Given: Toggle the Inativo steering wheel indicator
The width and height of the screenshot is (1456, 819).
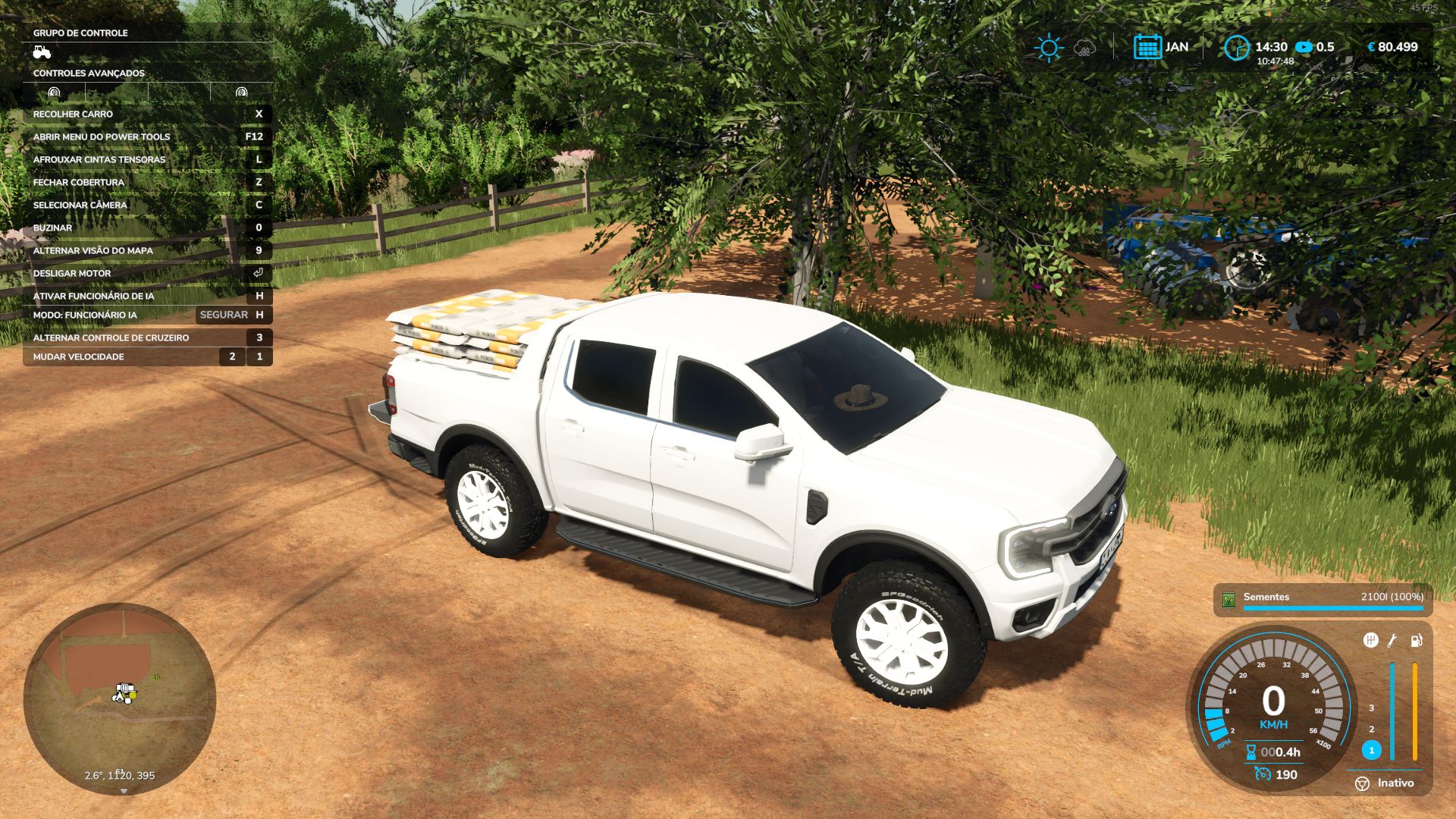Looking at the screenshot, I should coord(1363,783).
